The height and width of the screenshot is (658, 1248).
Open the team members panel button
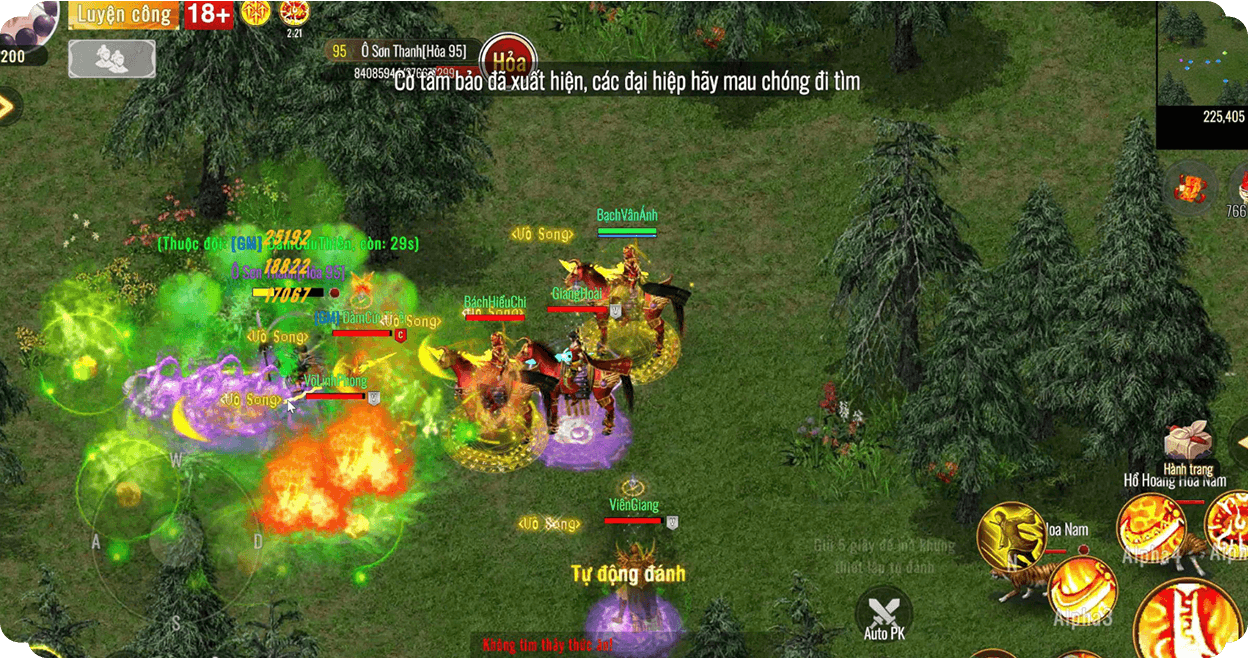coord(112,58)
